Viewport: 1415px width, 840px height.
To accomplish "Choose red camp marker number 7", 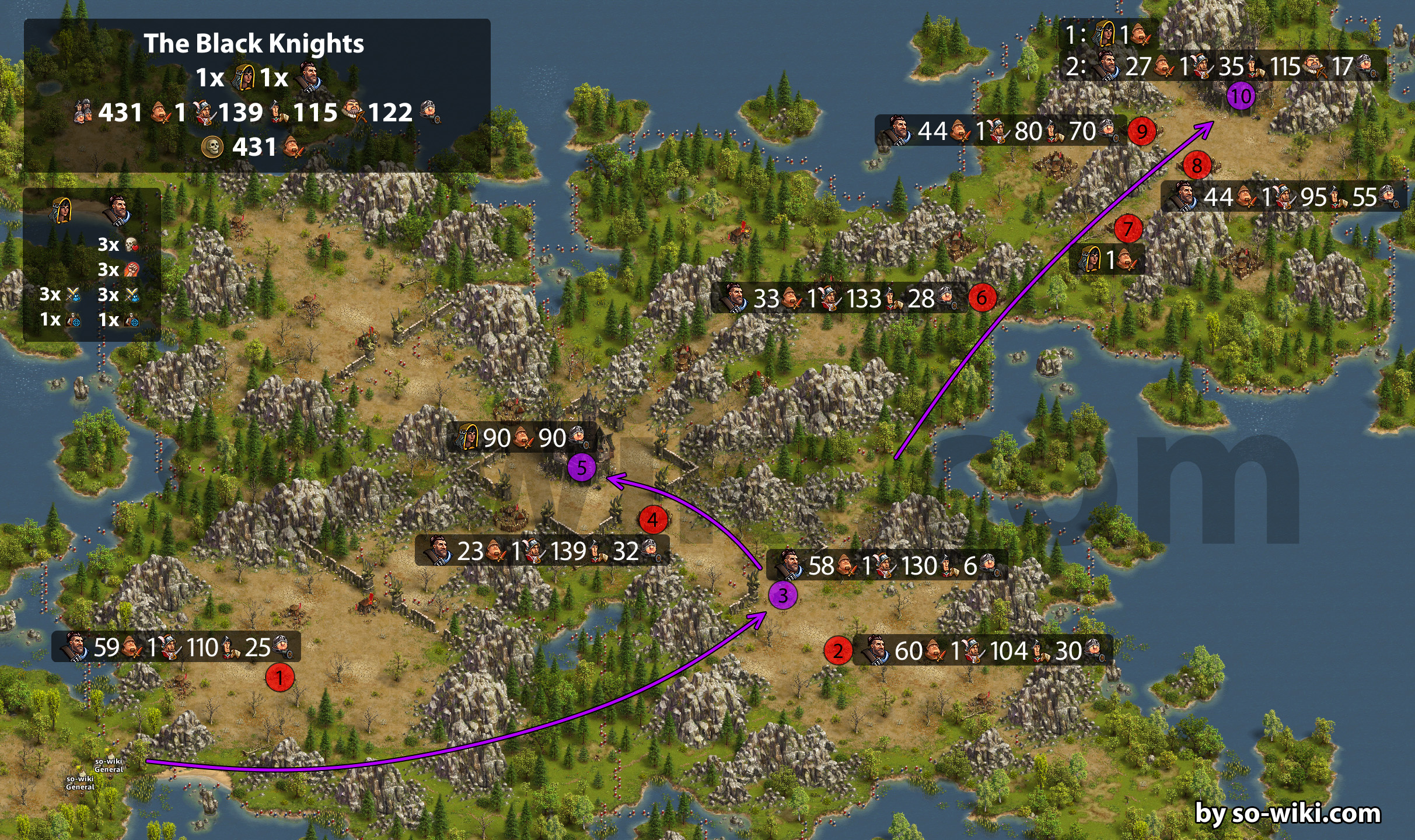I will pos(1128,229).
